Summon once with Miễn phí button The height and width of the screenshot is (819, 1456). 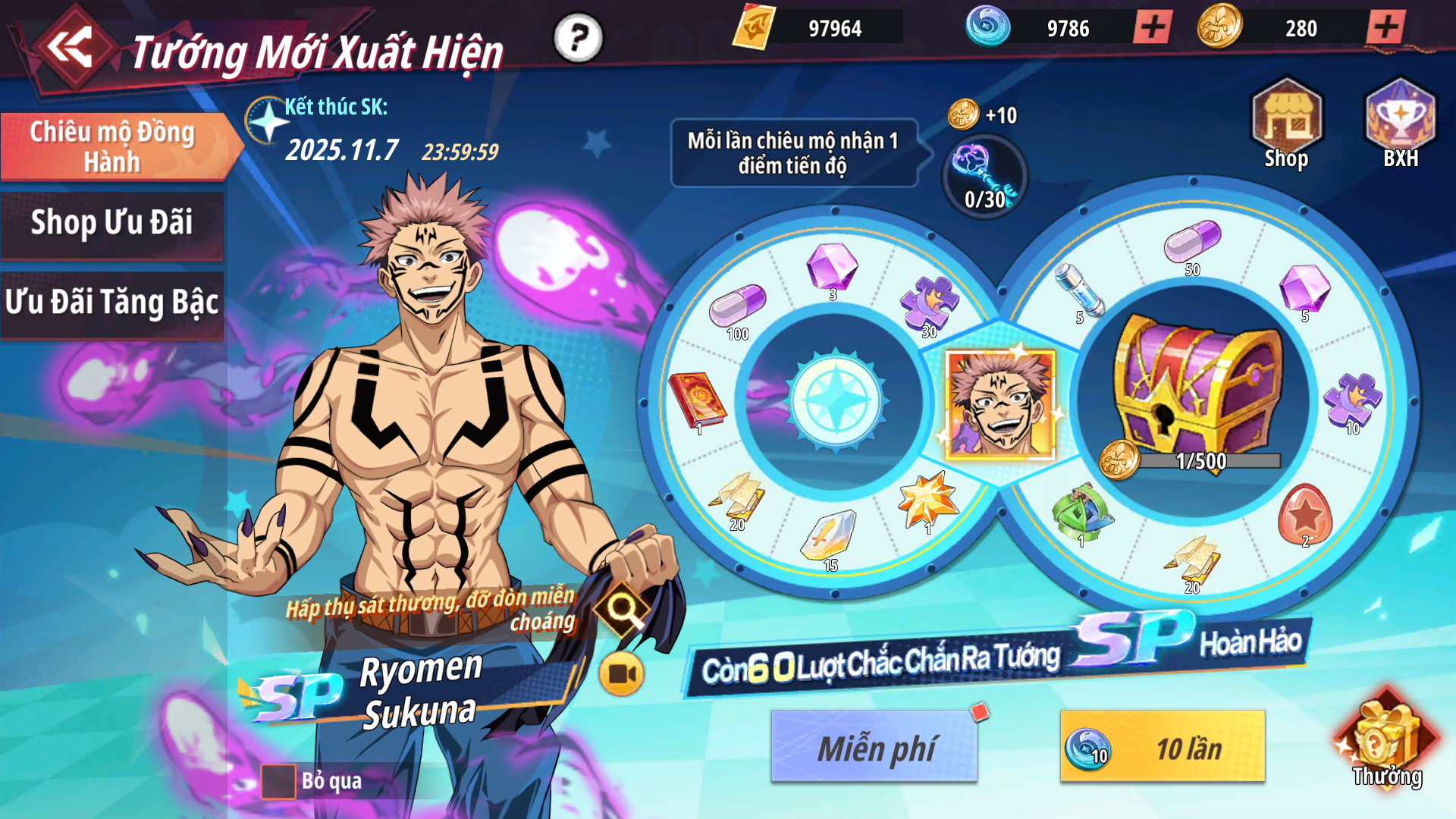click(874, 748)
